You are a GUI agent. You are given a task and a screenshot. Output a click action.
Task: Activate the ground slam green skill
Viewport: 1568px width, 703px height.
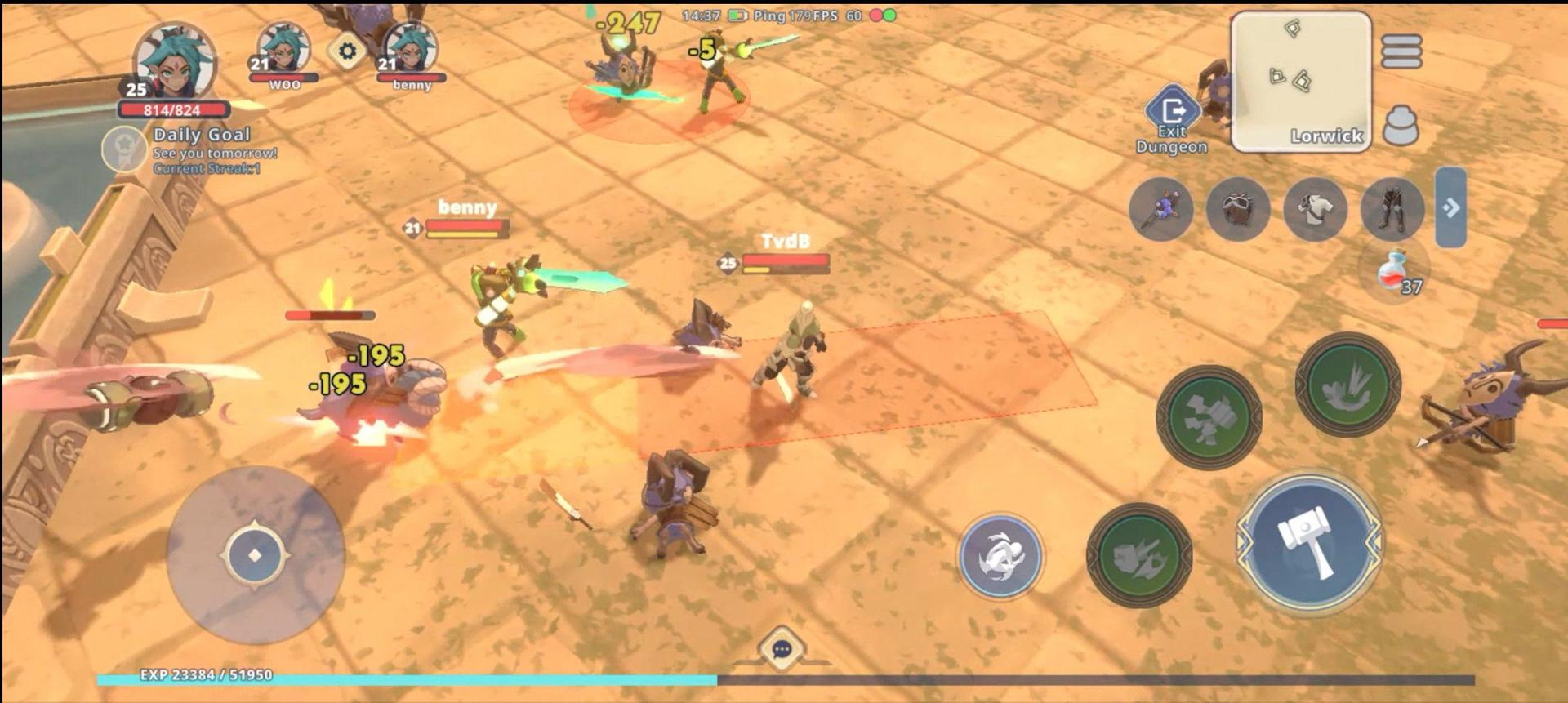pos(1347,384)
